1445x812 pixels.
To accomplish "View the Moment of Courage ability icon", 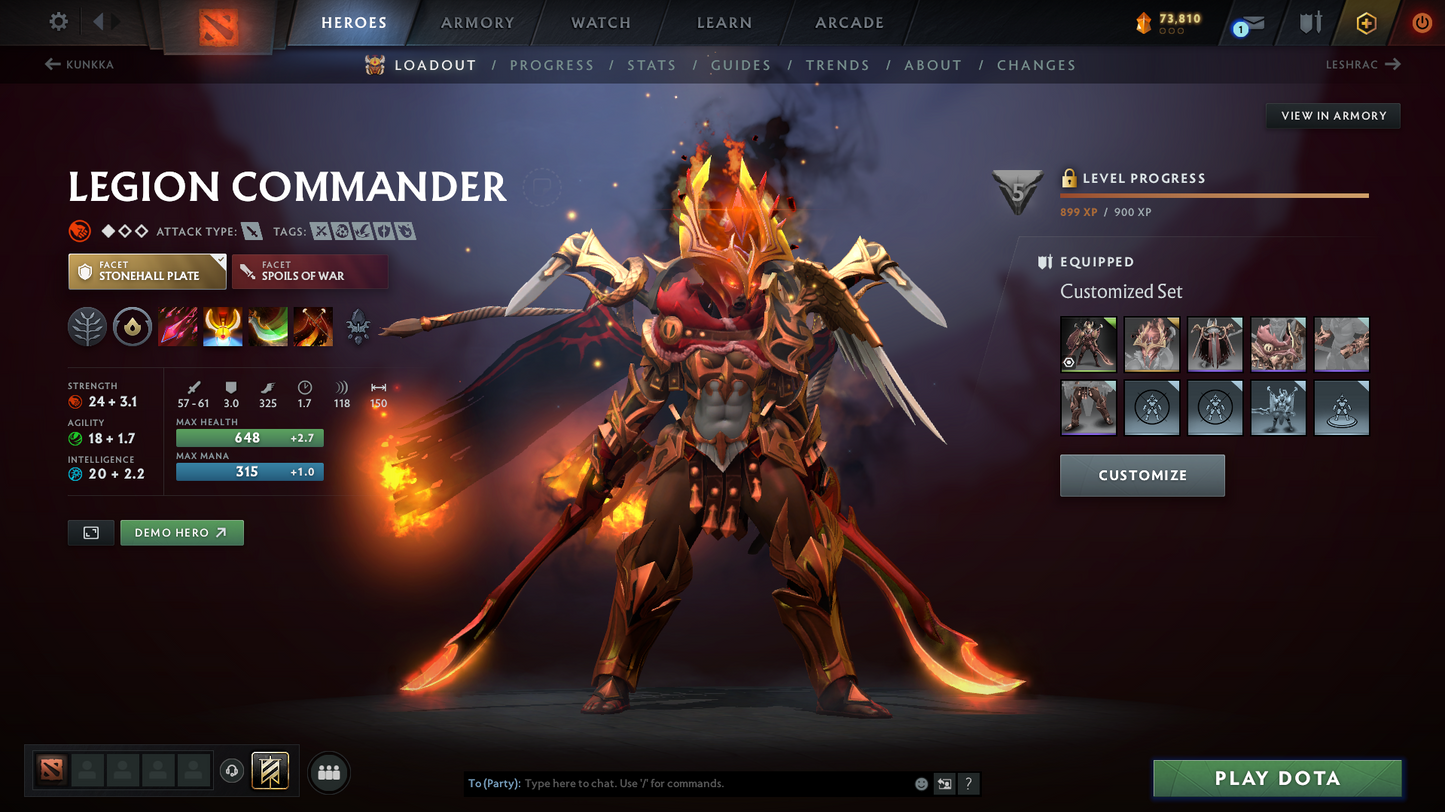I will tap(267, 327).
